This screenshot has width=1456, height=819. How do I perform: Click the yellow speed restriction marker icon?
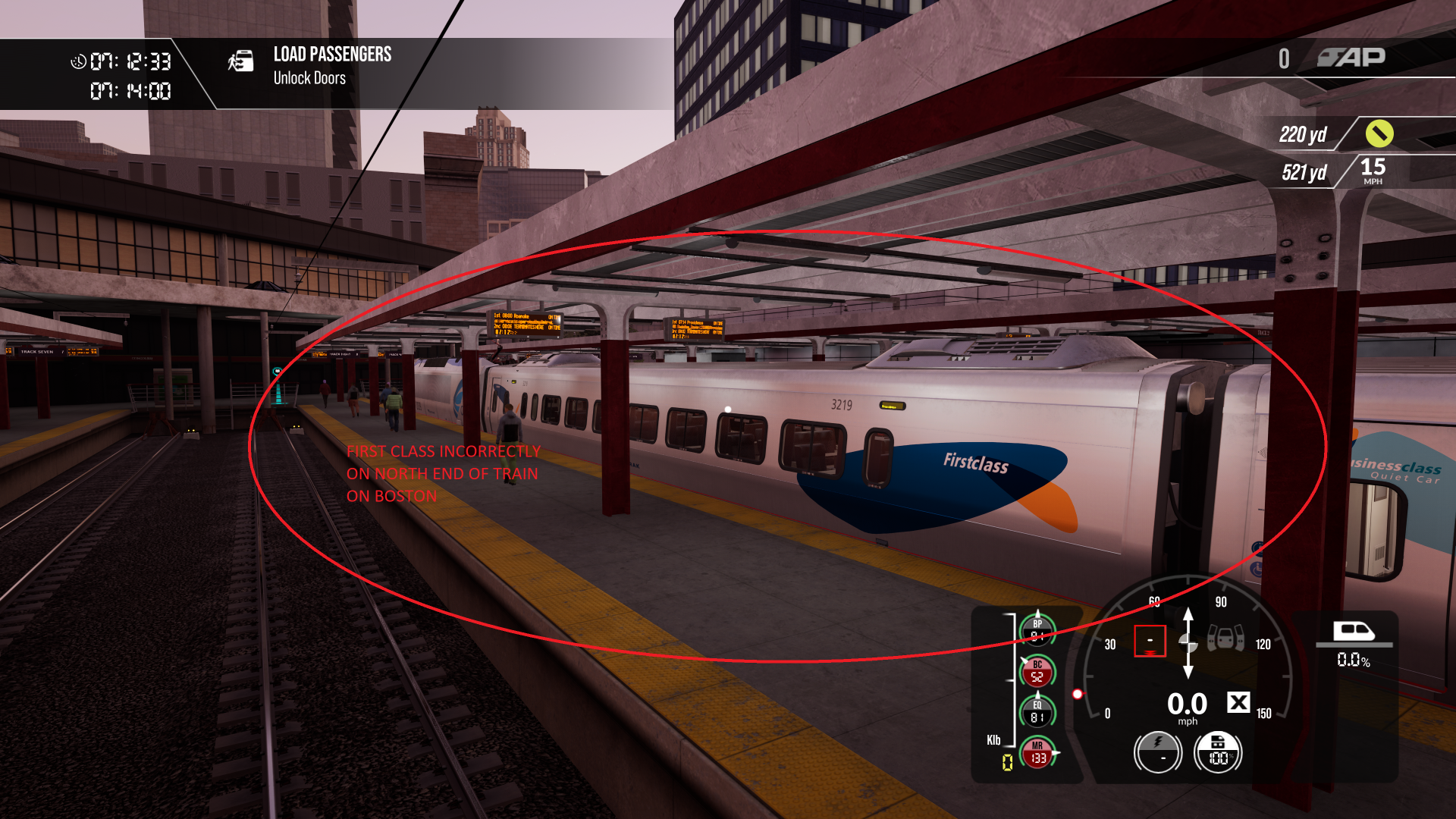(x=1379, y=133)
